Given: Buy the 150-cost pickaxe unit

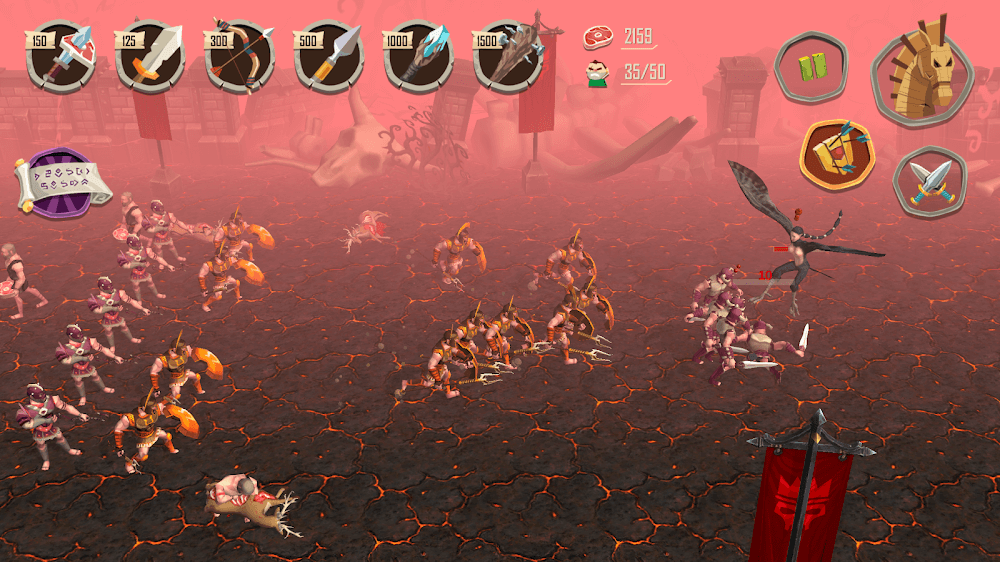Looking at the screenshot, I should click(x=60, y=58).
